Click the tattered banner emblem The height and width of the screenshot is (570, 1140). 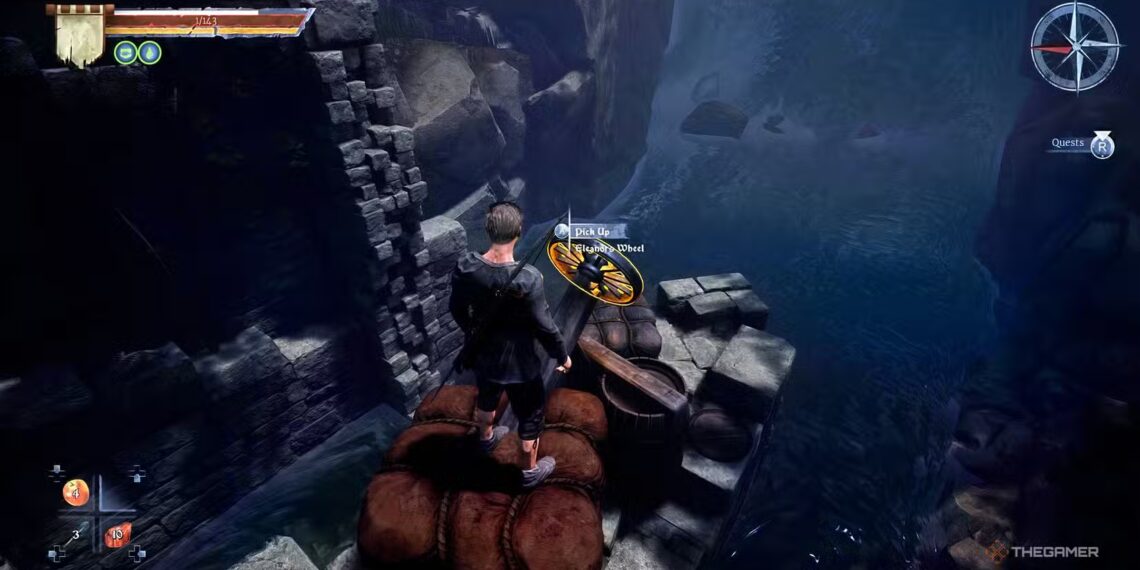pyautogui.click(x=78, y=36)
